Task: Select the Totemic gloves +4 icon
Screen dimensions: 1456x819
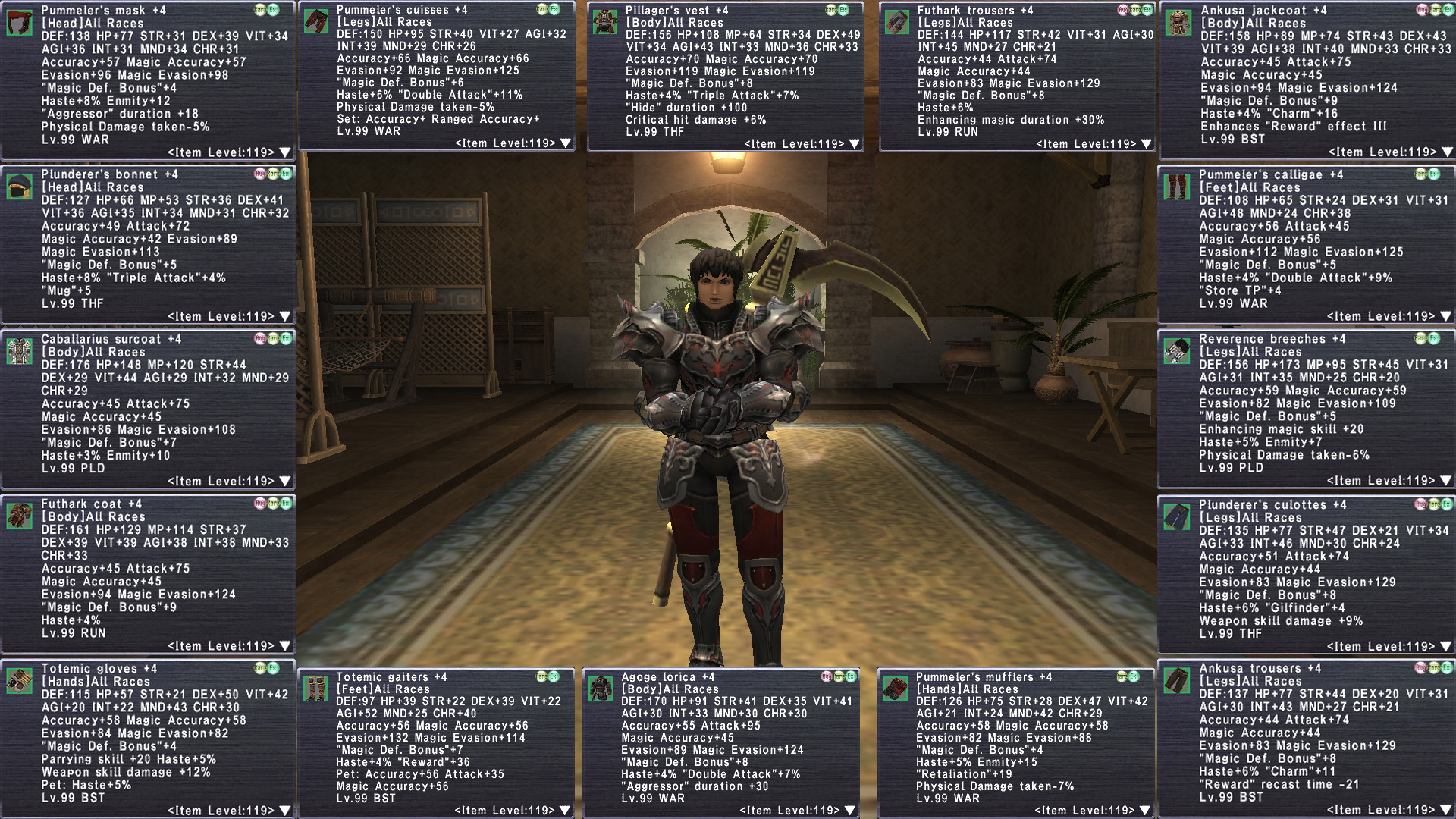Action: click(x=20, y=680)
